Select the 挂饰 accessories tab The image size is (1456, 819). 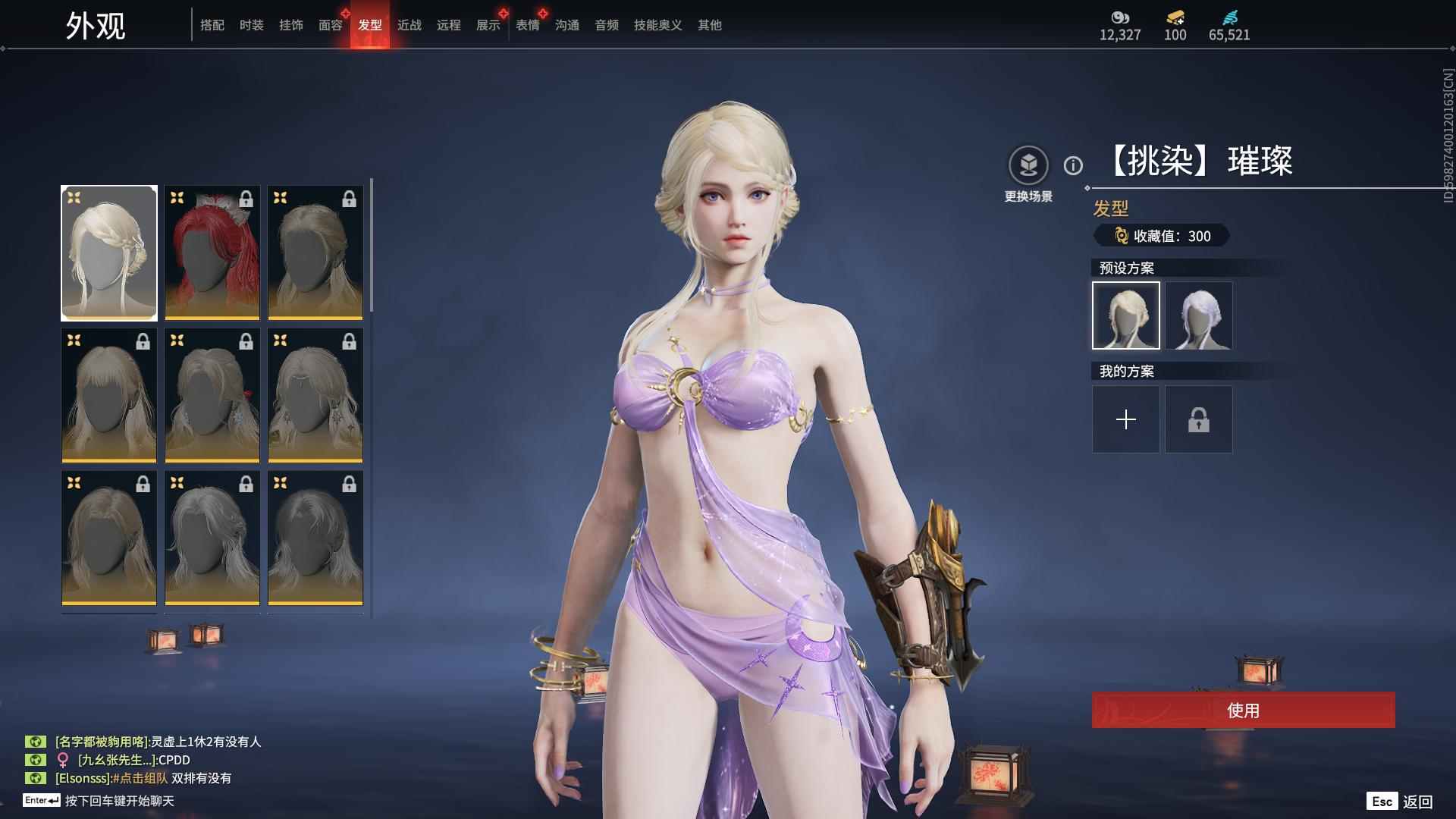click(291, 25)
